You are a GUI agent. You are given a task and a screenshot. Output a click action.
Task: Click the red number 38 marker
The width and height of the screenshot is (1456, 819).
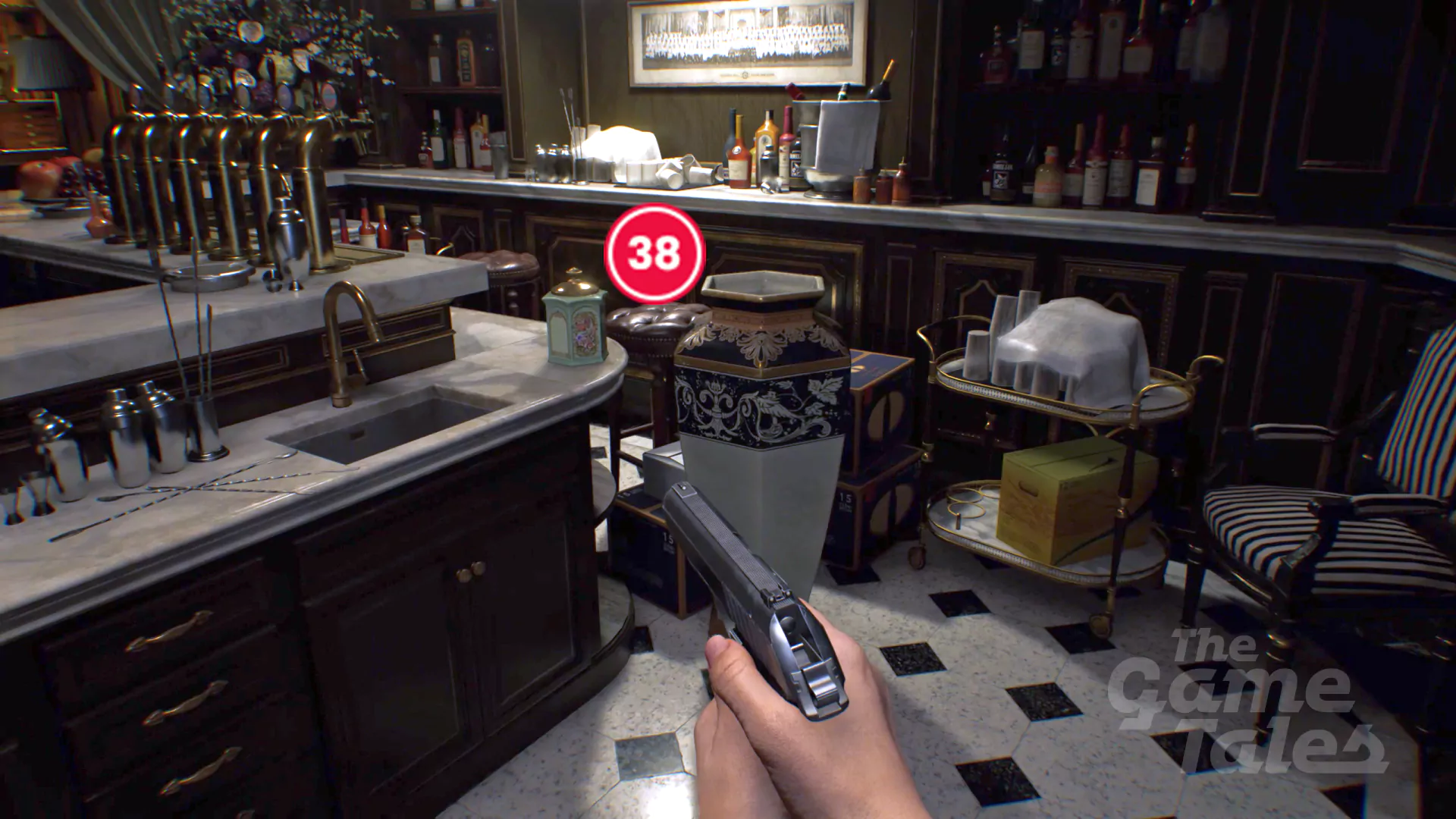[x=654, y=253]
